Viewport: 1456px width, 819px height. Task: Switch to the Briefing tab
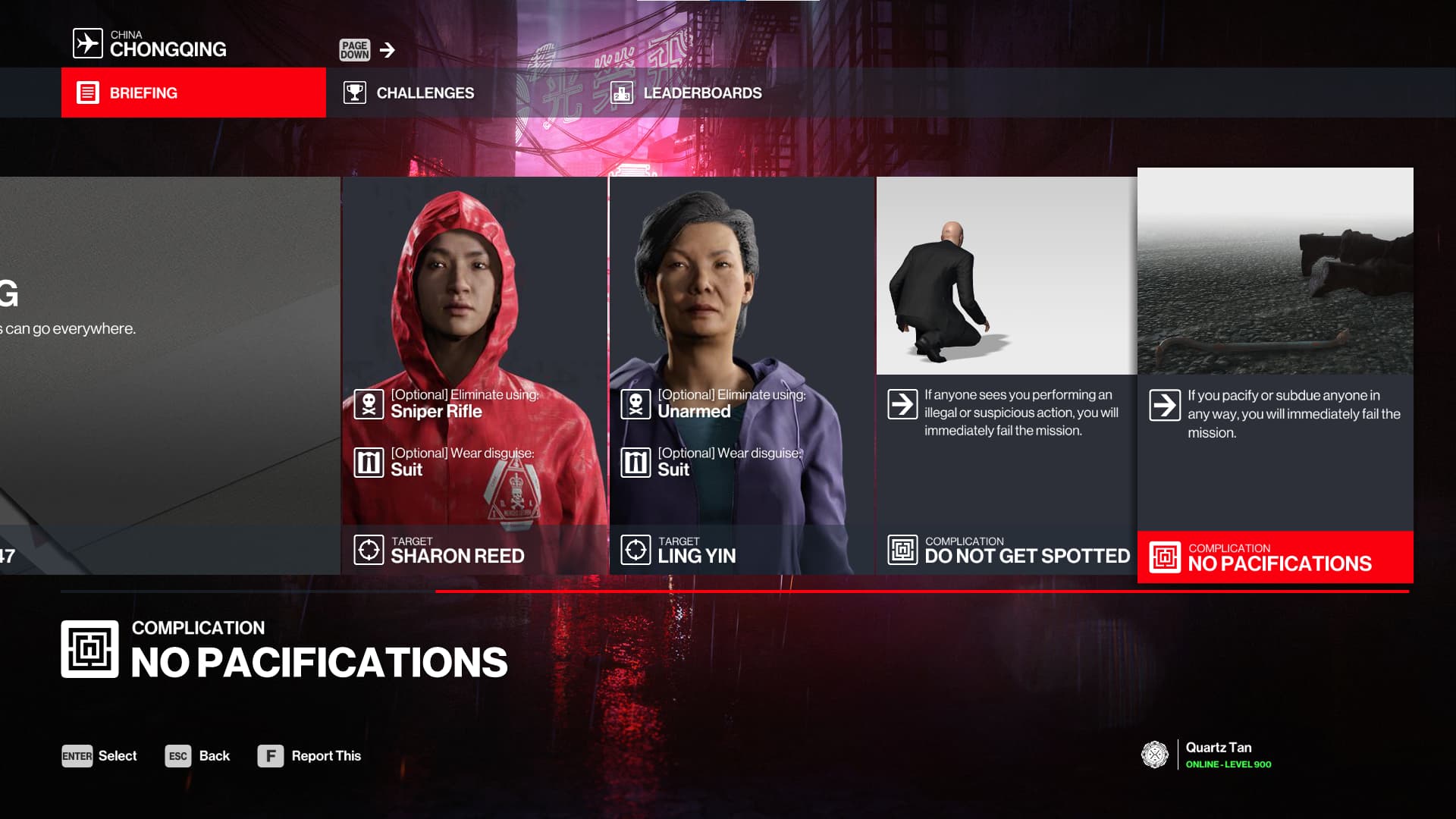(x=193, y=93)
